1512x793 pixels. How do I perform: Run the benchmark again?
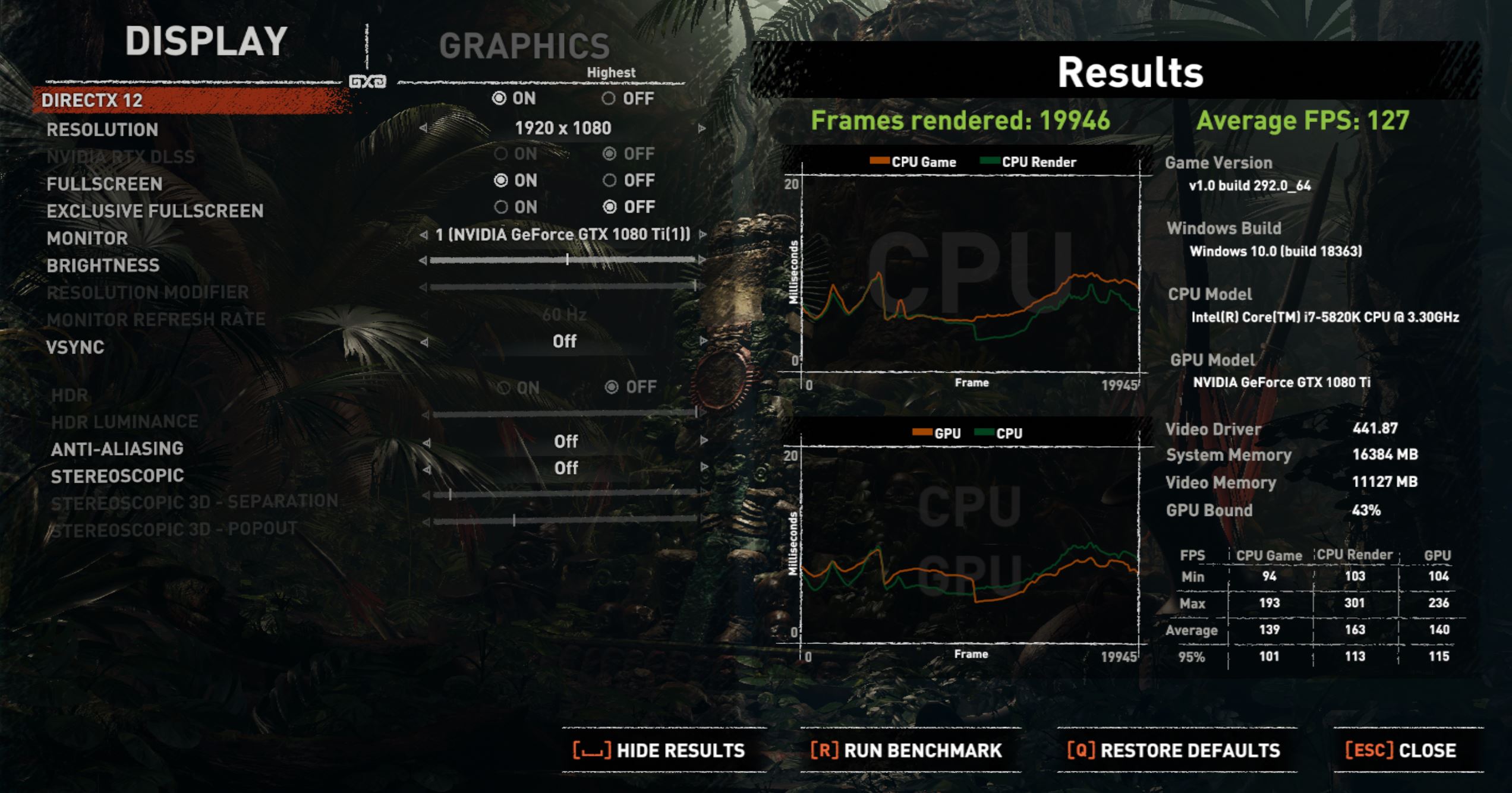[x=906, y=750]
